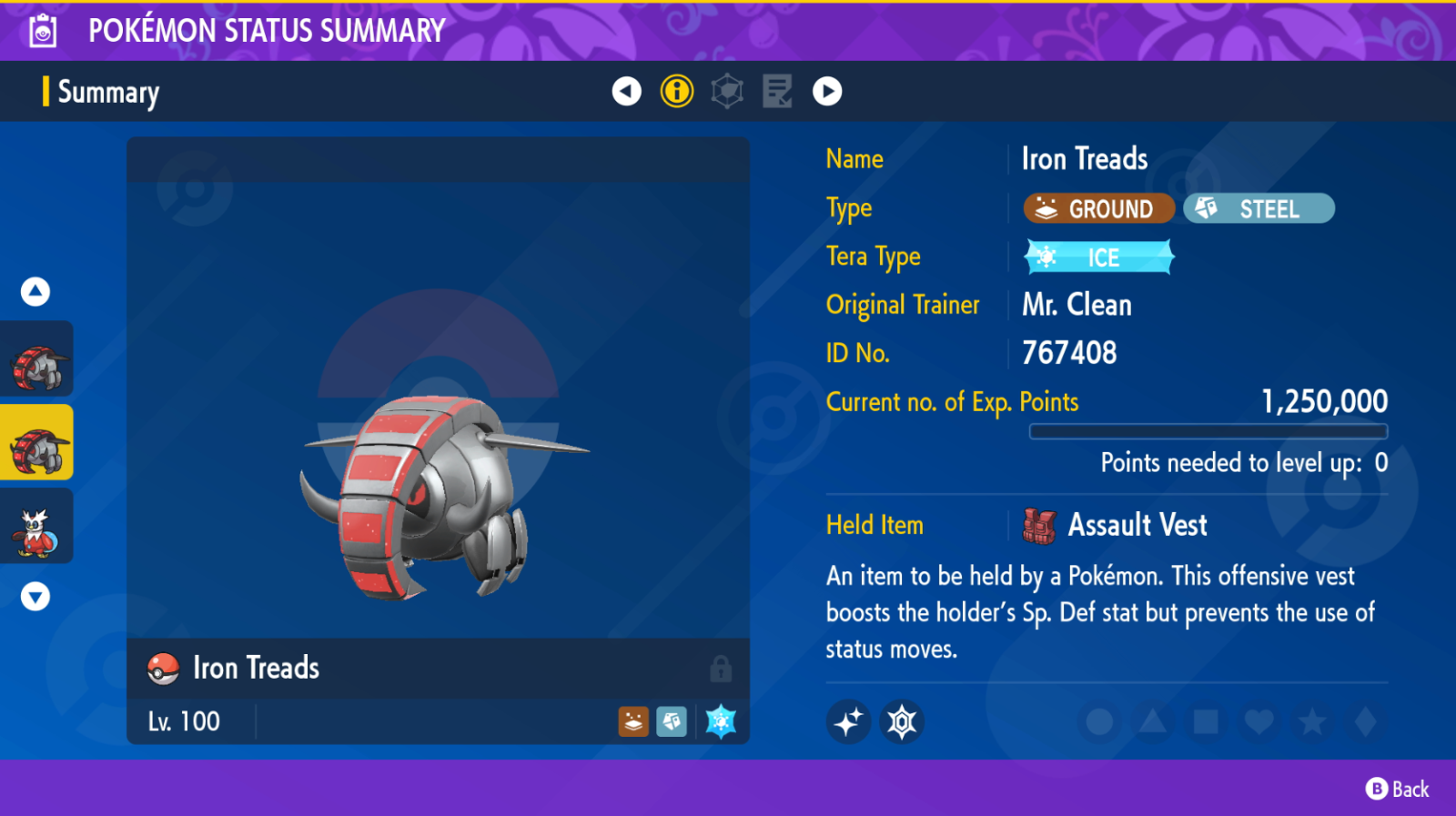
Task: Toggle the star marking
Action: coord(1312,722)
